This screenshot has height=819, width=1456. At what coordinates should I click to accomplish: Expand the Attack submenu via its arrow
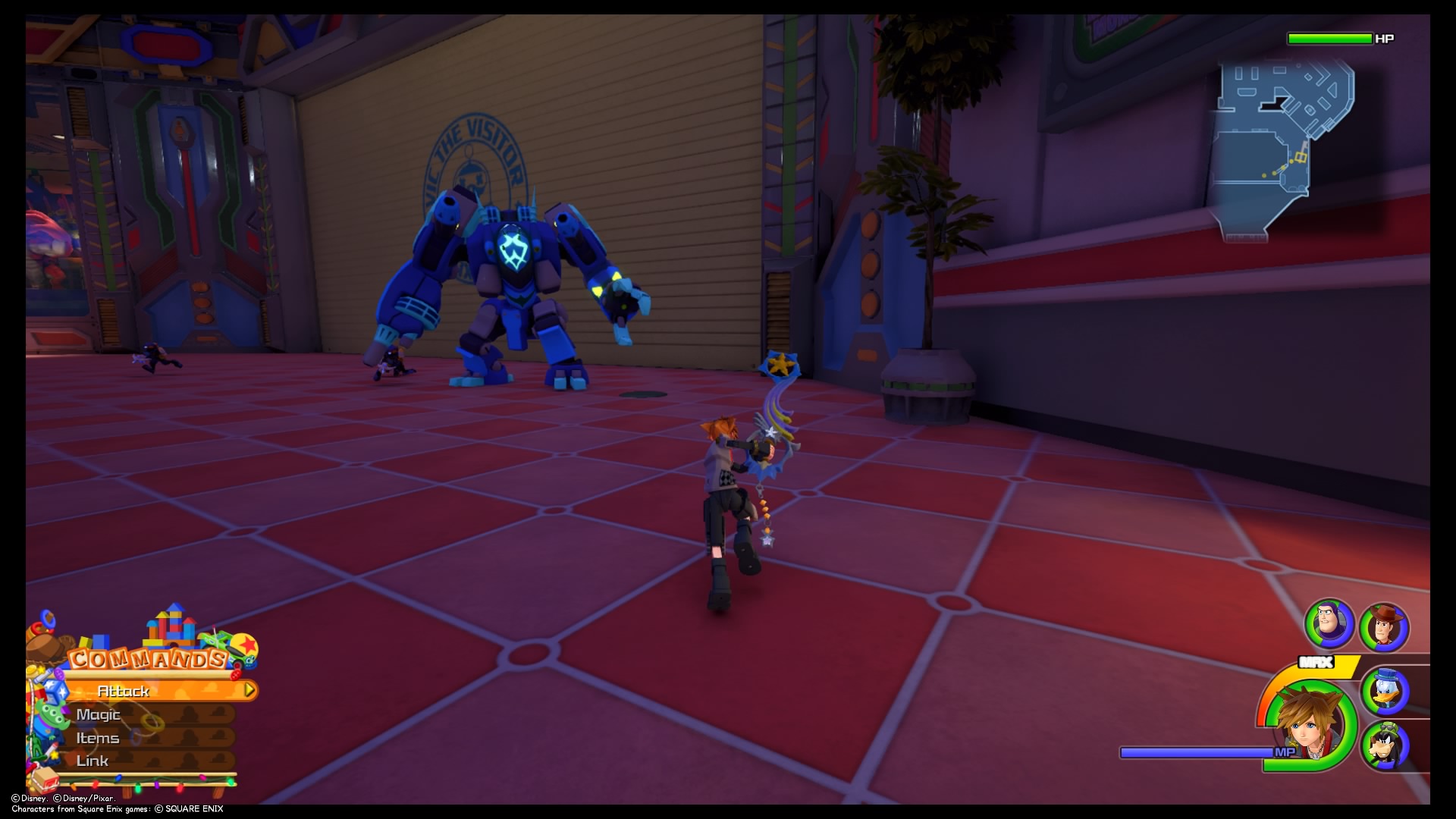(247, 691)
